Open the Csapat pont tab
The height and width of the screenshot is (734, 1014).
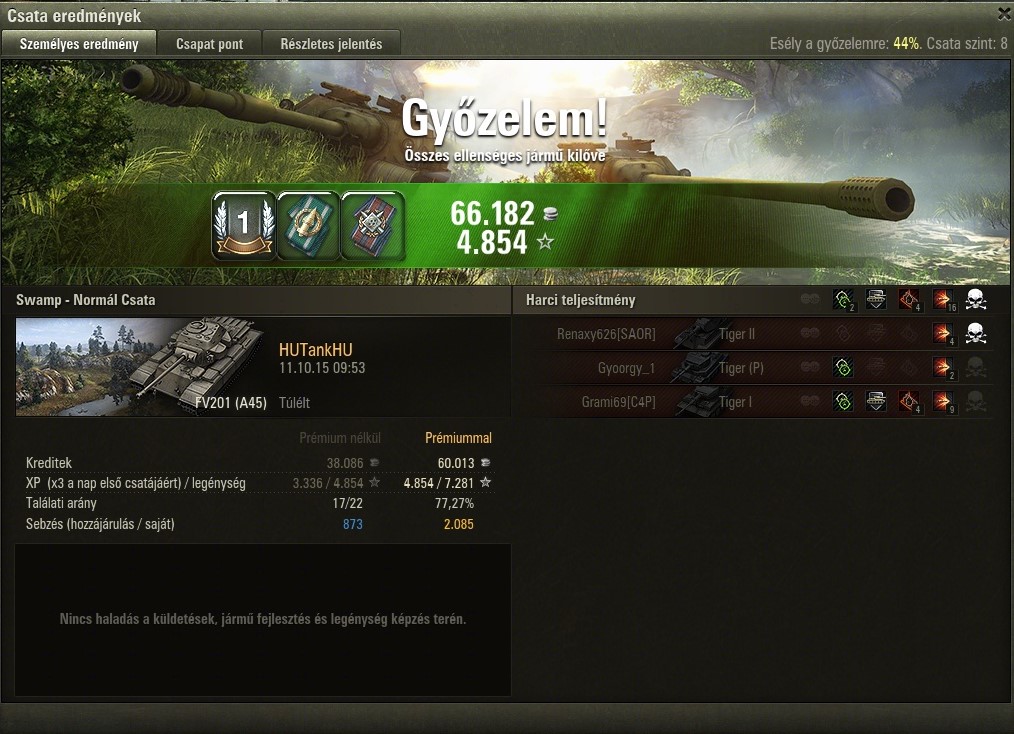pos(210,44)
